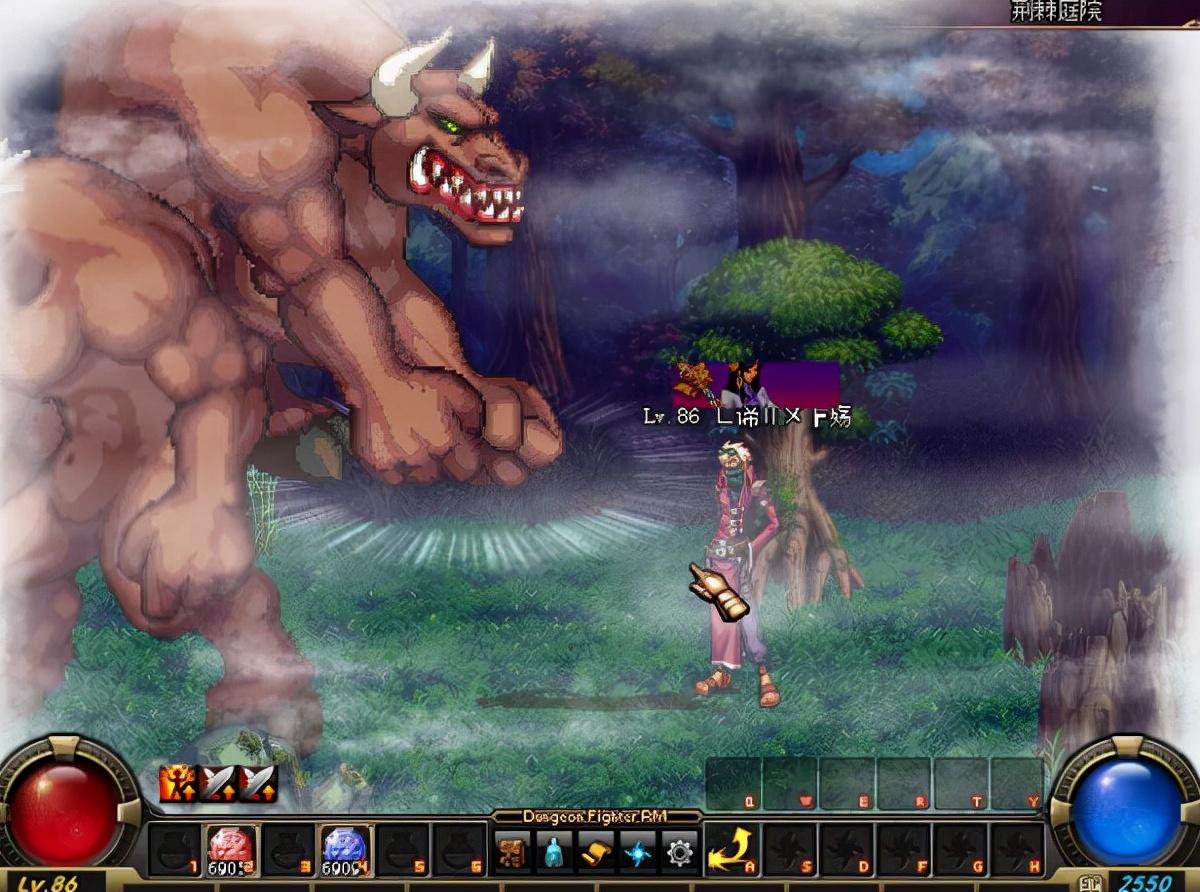
Task: Activate the yellow arrow skill slot
Action: [x=729, y=851]
